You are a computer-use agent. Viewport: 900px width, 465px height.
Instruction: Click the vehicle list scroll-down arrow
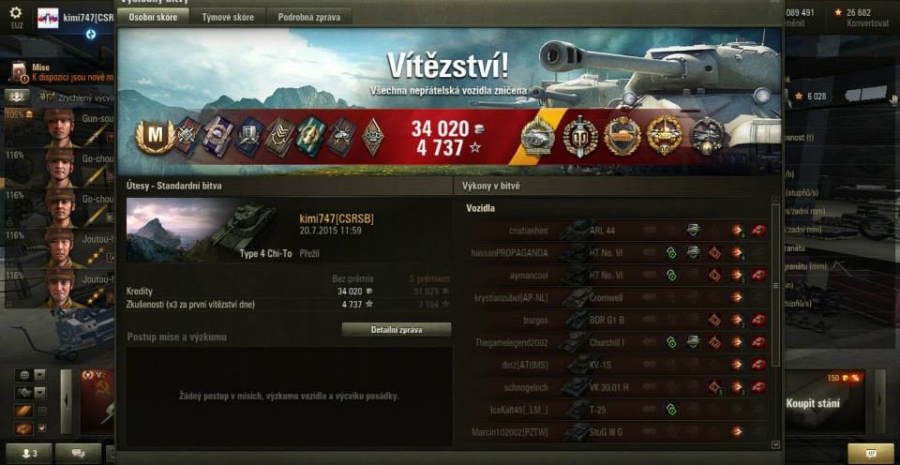(776, 443)
